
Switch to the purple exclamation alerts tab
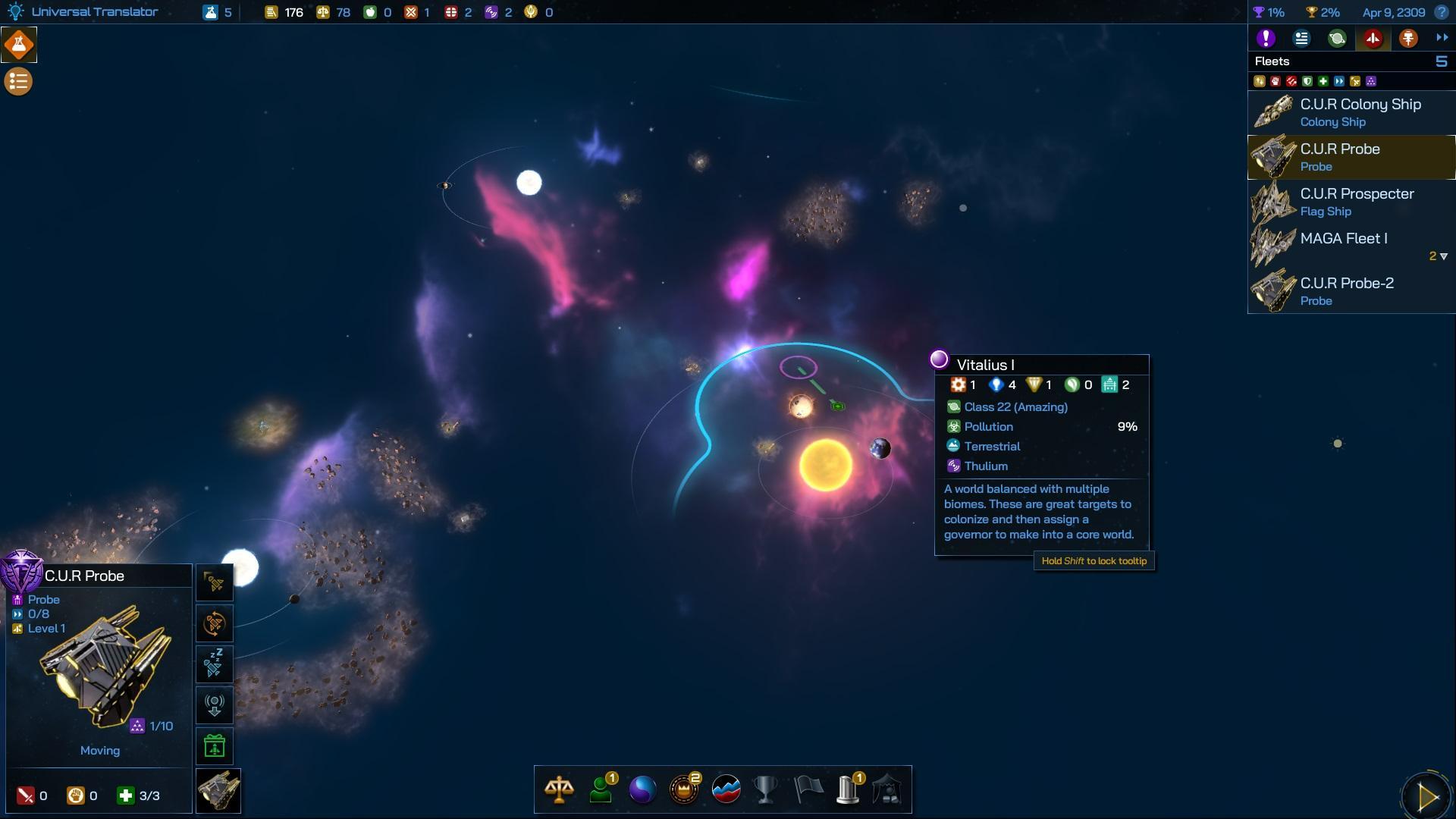click(1266, 39)
